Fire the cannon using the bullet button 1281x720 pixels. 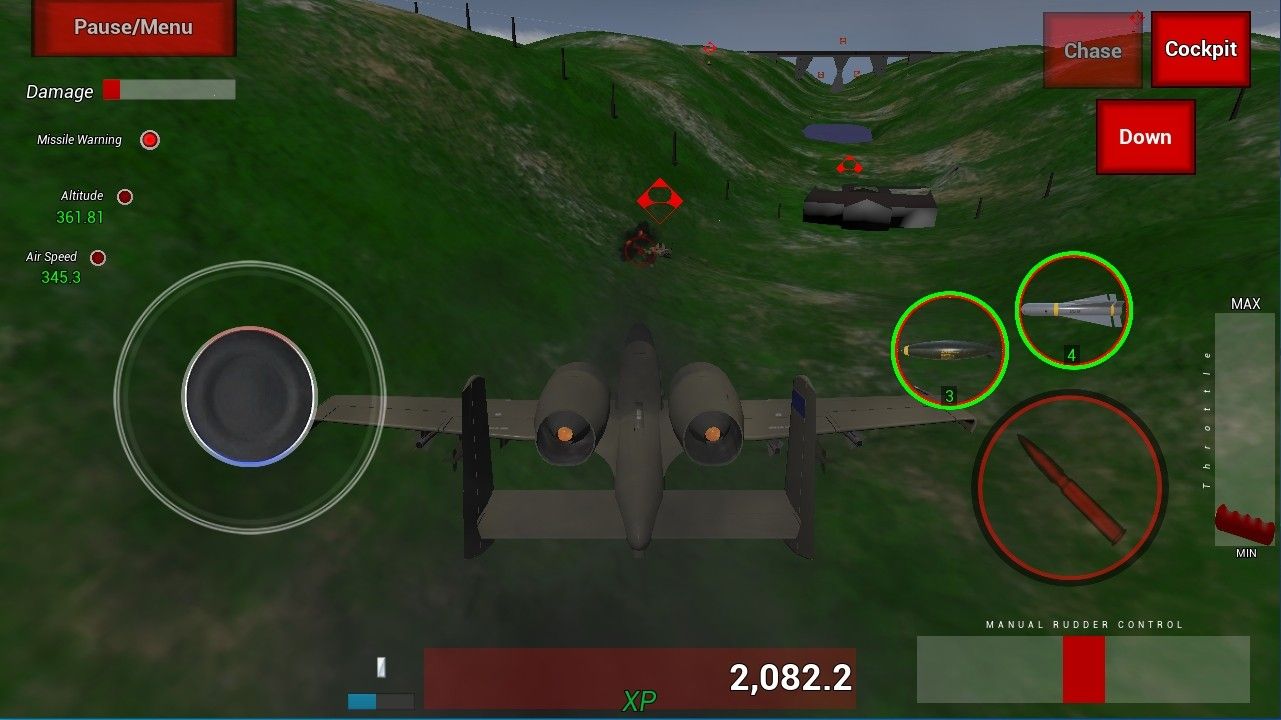[1070, 487]
